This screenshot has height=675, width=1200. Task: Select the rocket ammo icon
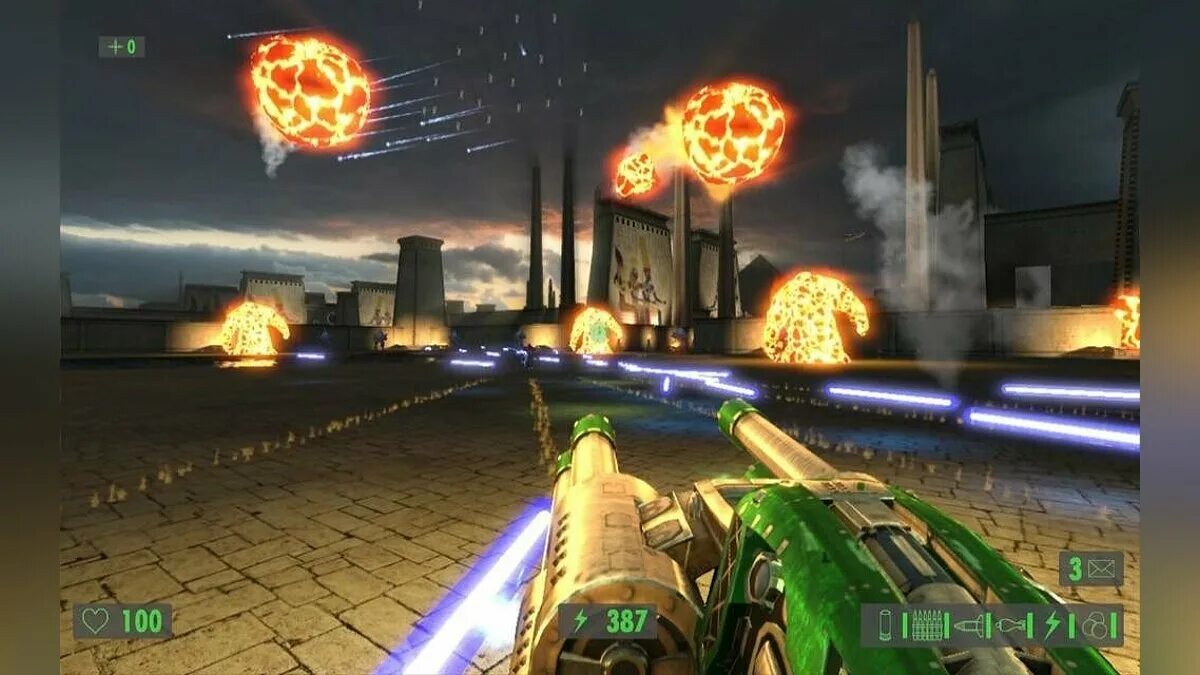click(968, 625)
